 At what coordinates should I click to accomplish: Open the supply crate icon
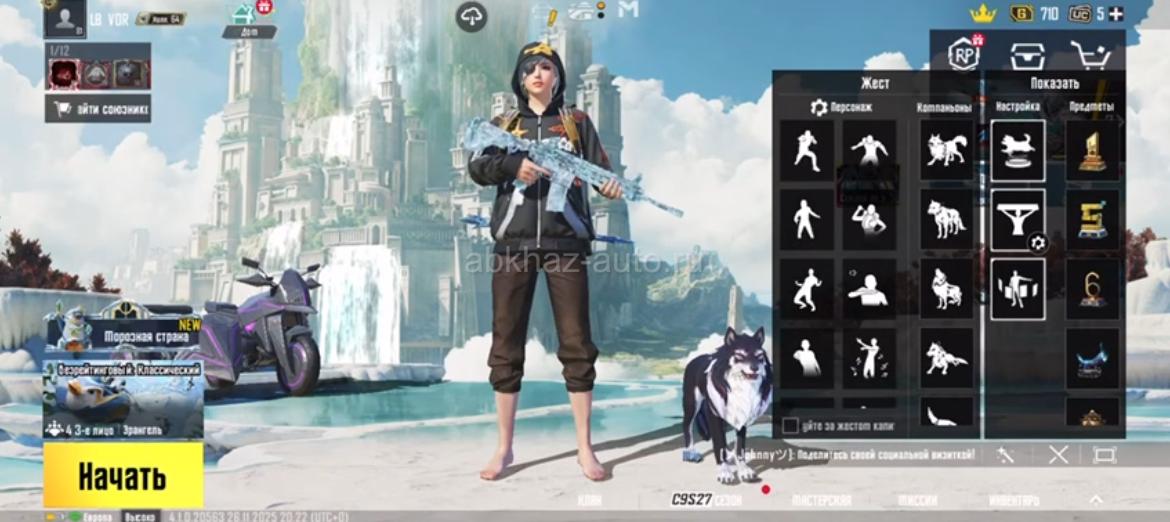pos(1026,55)
